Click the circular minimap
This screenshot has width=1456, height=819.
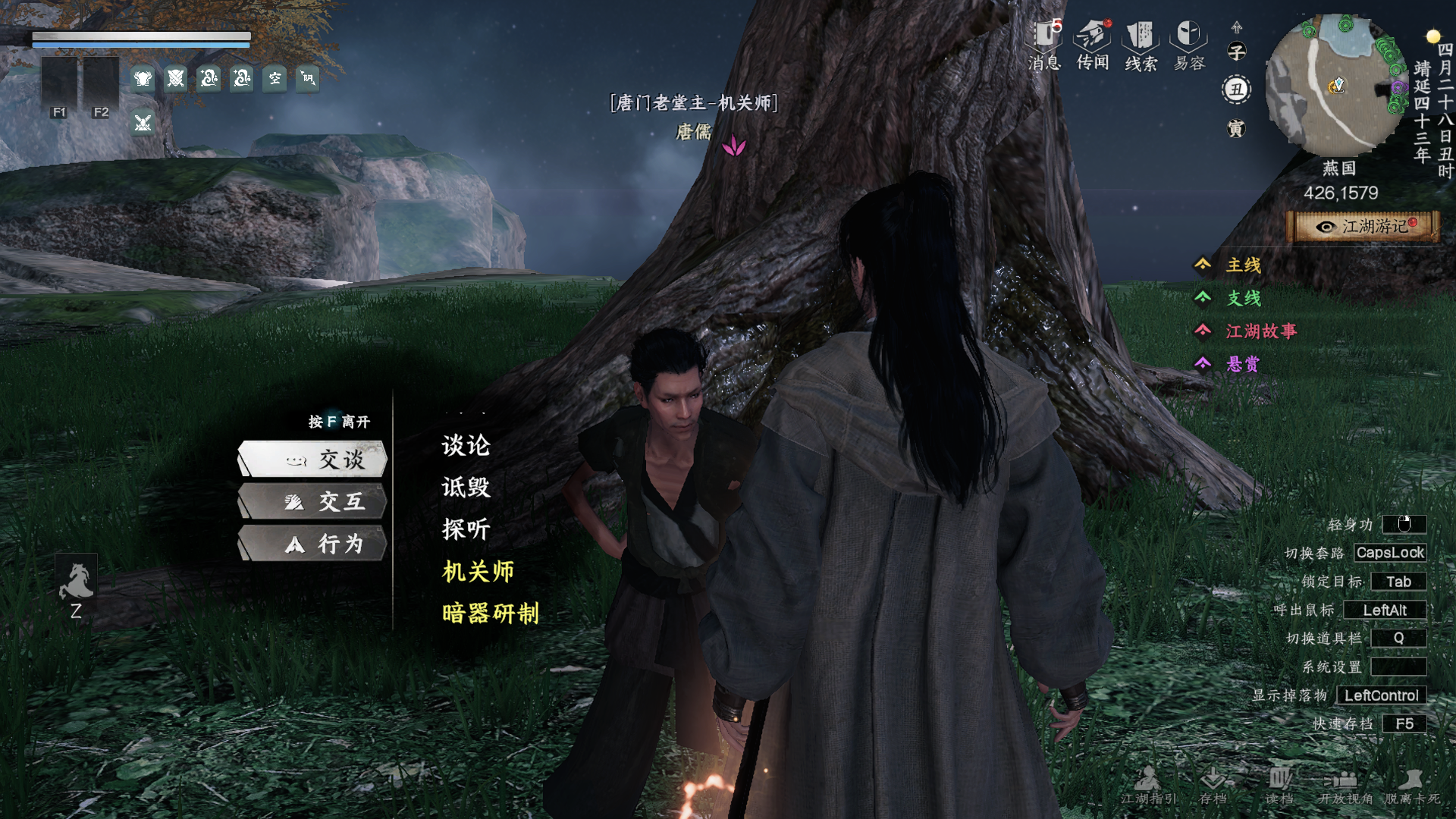click(x=1335, y=85)
